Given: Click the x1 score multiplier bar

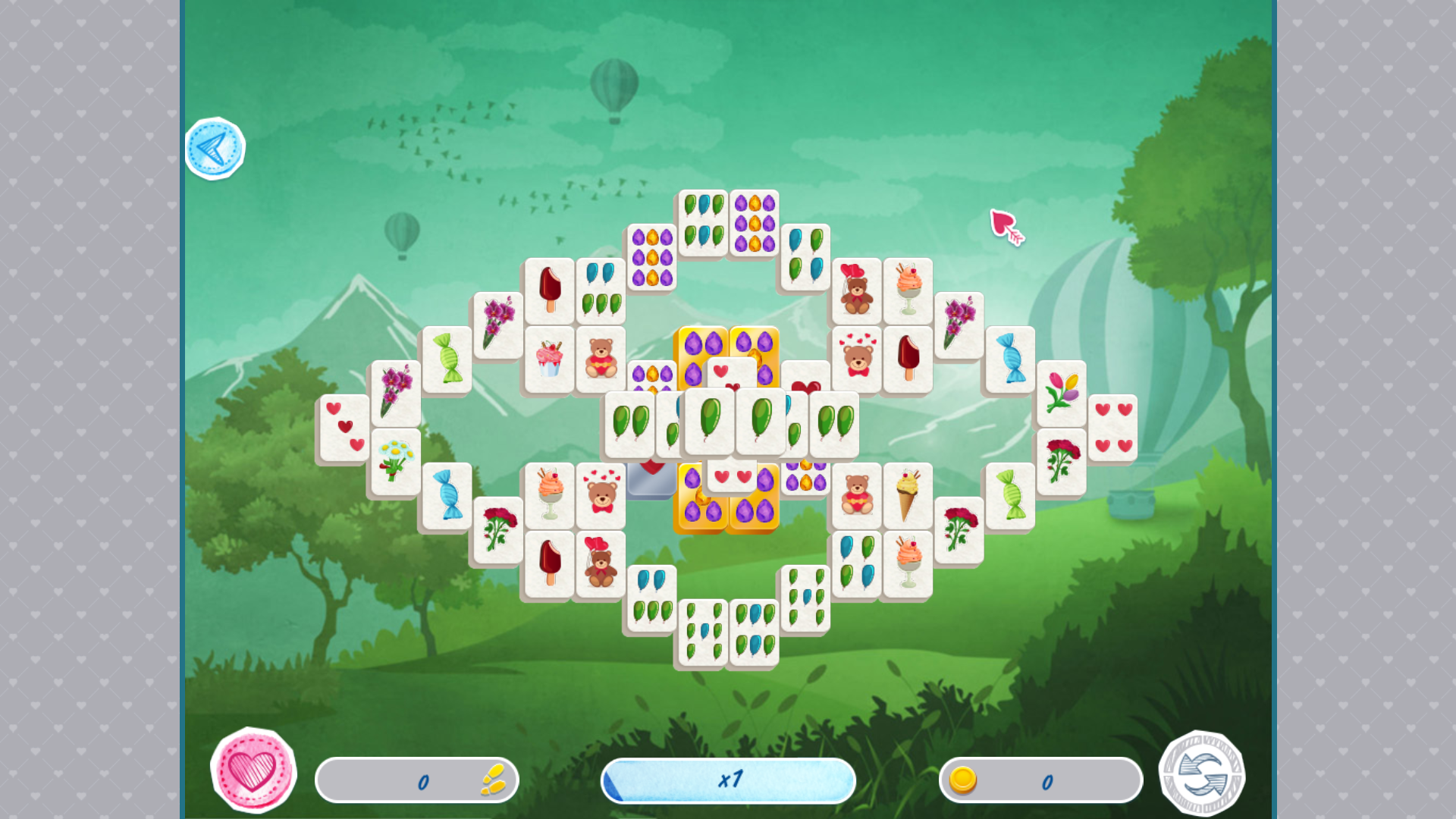Looking at the screenshot, I should tap(726, 780).
